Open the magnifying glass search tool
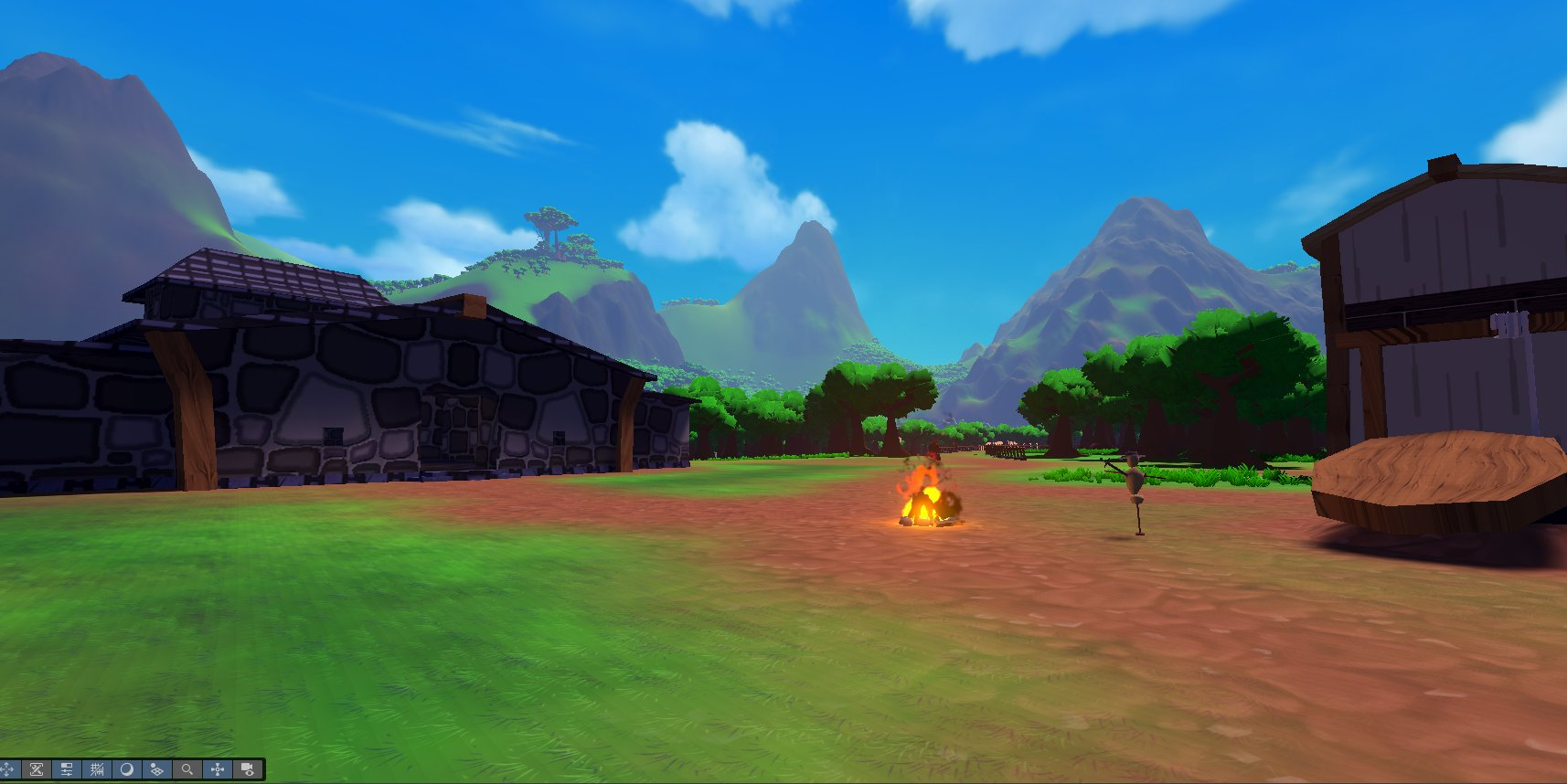Image resolution: width=1567 pixels, height=784 pixels. point(187,769)
